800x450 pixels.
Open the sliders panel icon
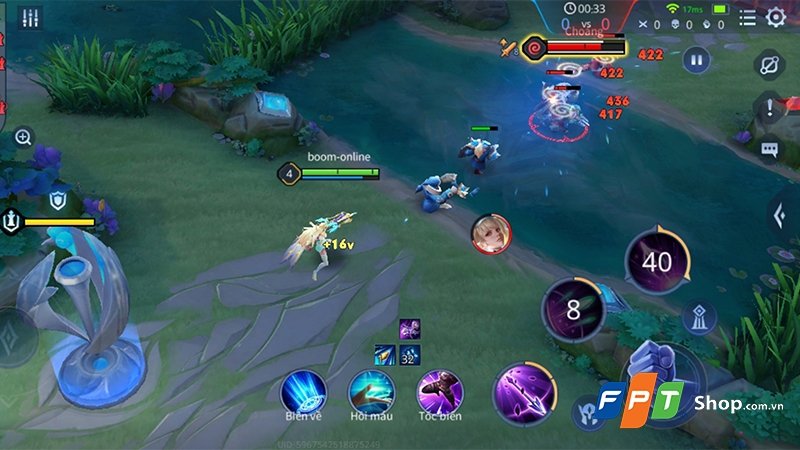point(29,17)
